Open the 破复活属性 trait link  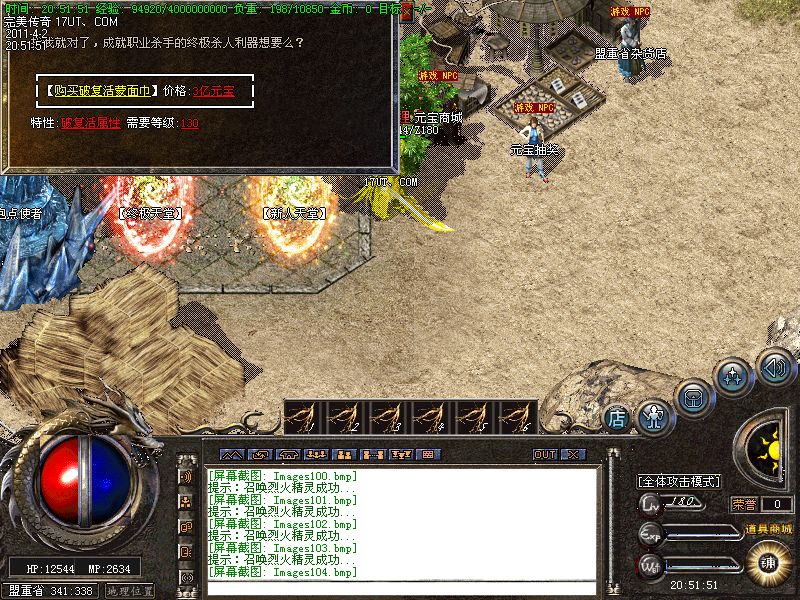point(90,123)
